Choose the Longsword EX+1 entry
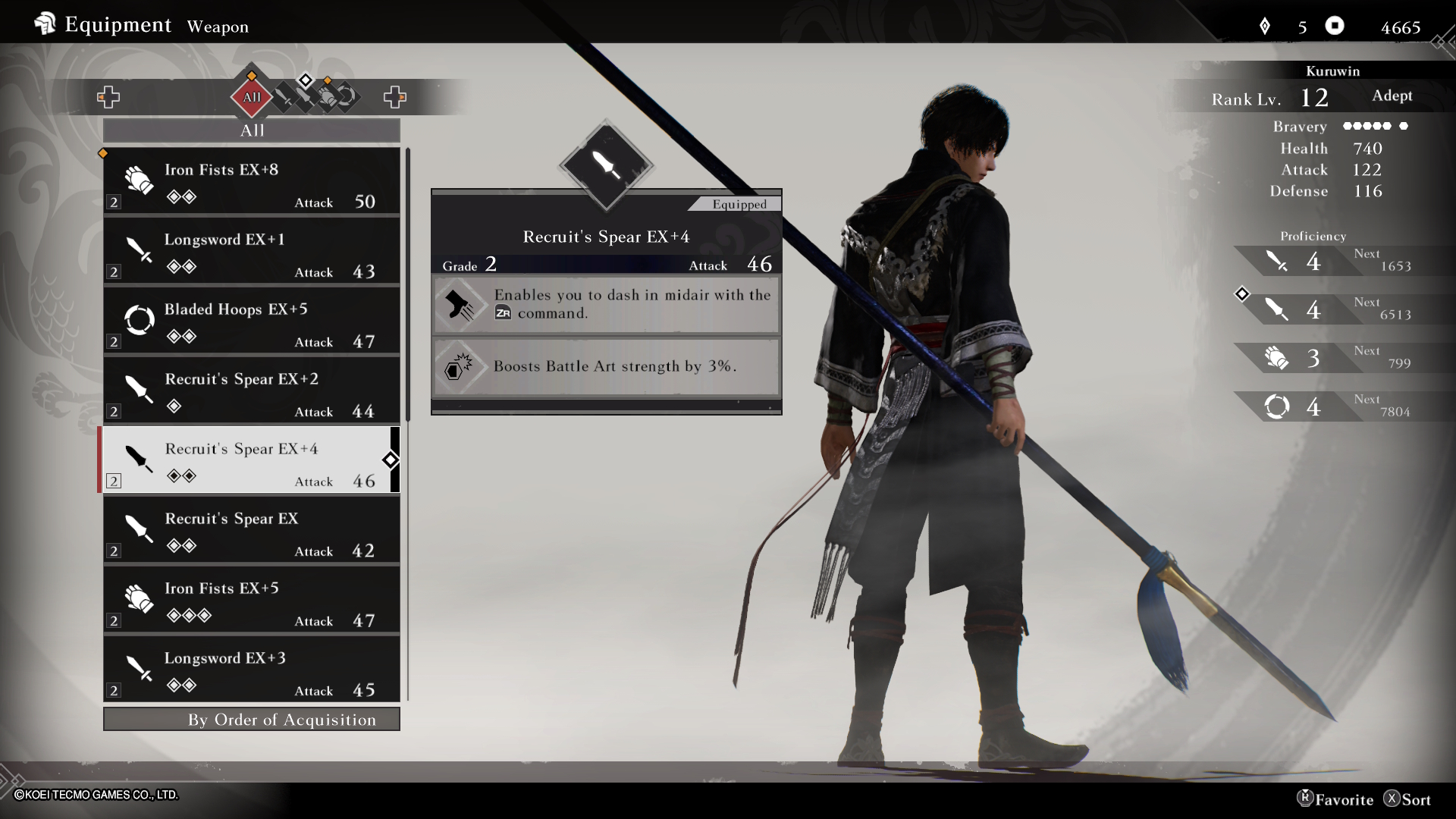Image resolution: width=1456 pixels, height=819 pixels. (251, 252)
